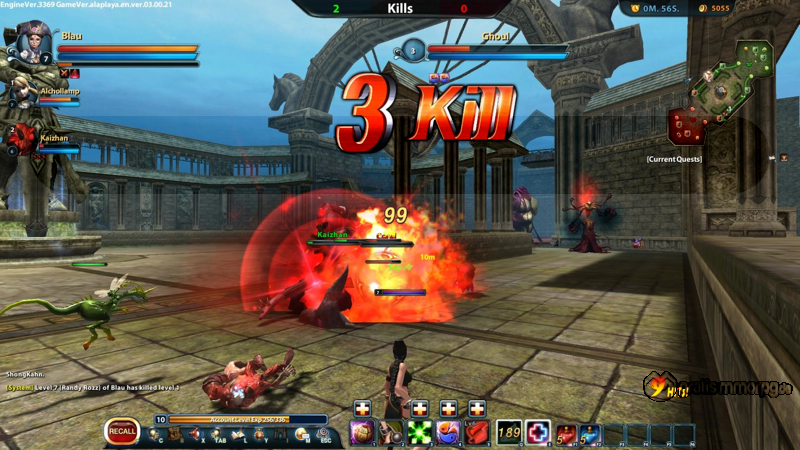Use the red health potion slot
Viewport: 800px width, 450px height.
click(566, 433)
